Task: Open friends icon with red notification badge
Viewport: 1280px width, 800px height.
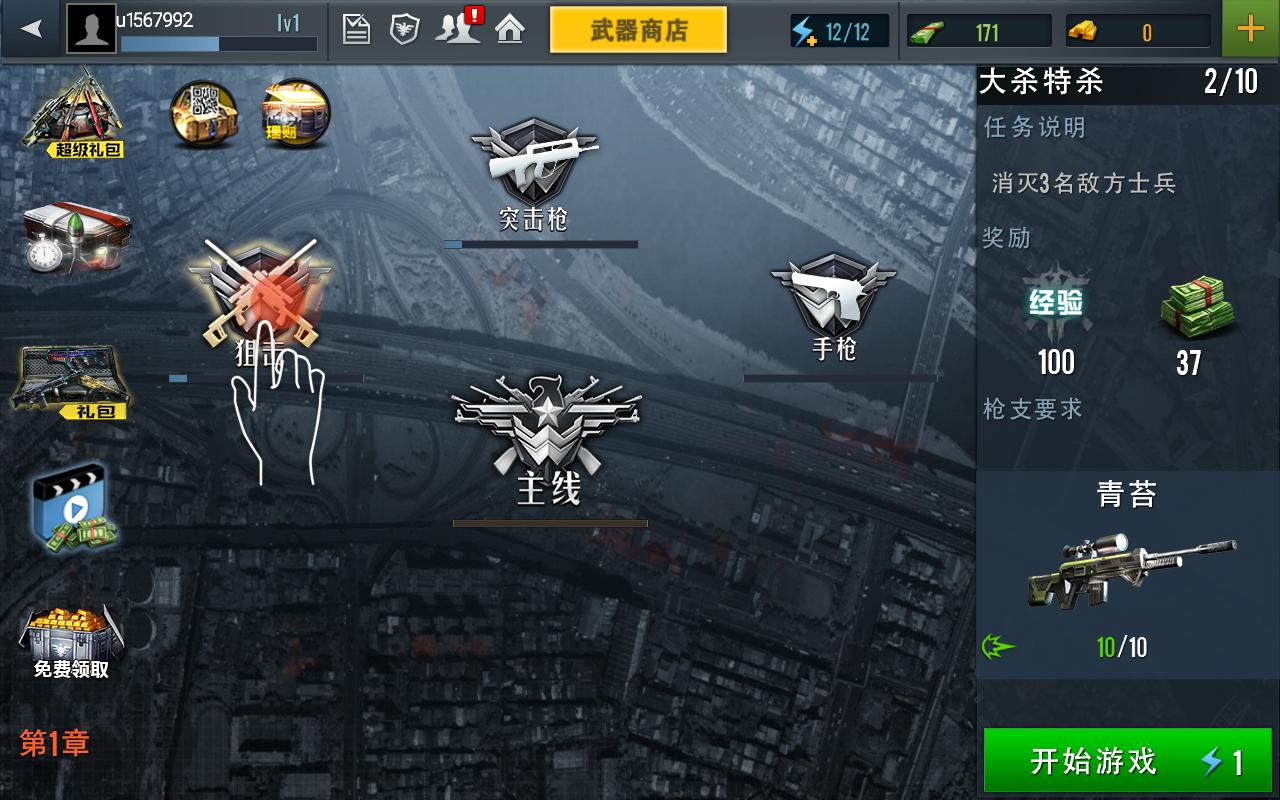Action: [461, 28]
